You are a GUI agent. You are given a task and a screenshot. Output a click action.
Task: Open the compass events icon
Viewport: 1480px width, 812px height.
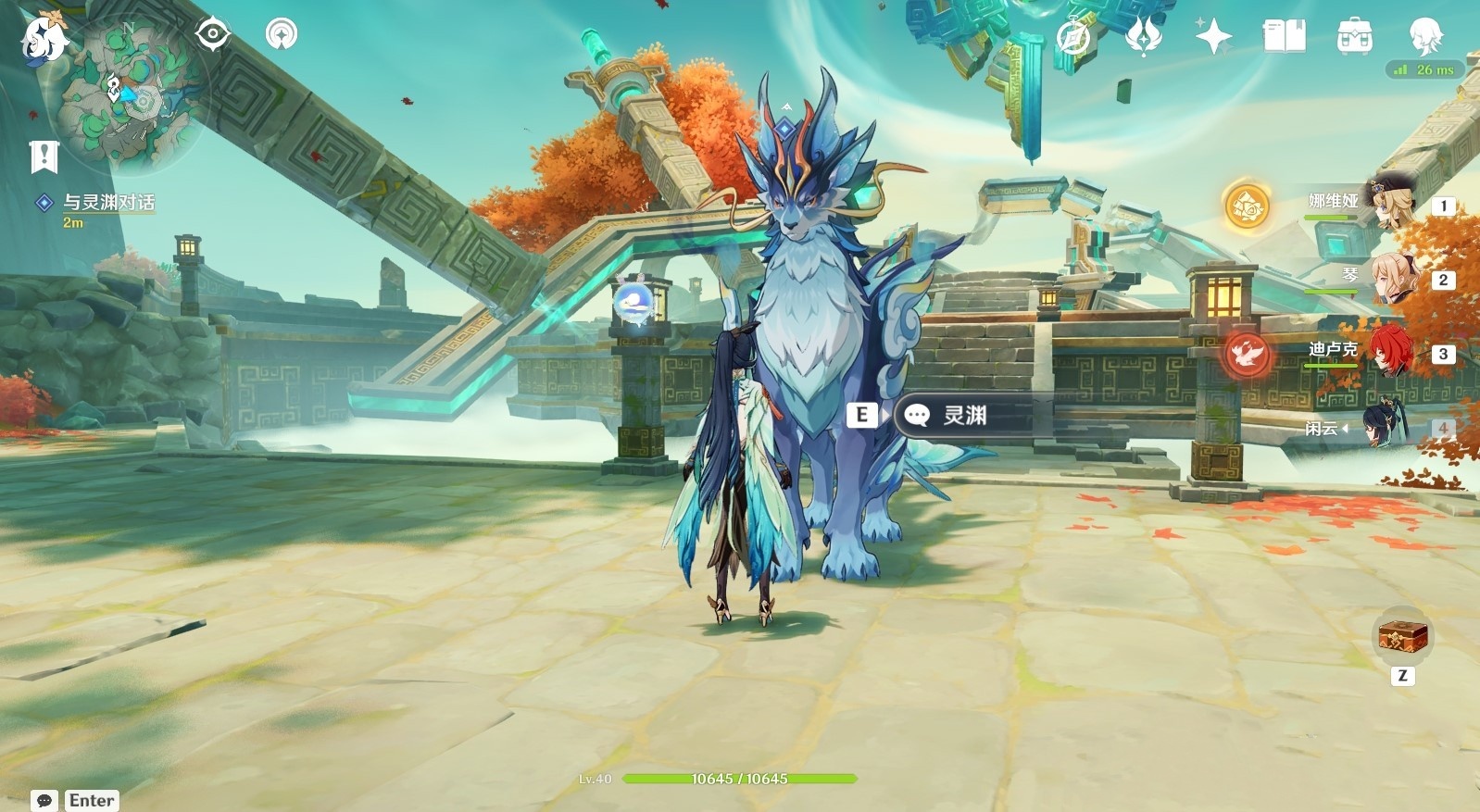pyautogui.click(x=1073, y=38)
